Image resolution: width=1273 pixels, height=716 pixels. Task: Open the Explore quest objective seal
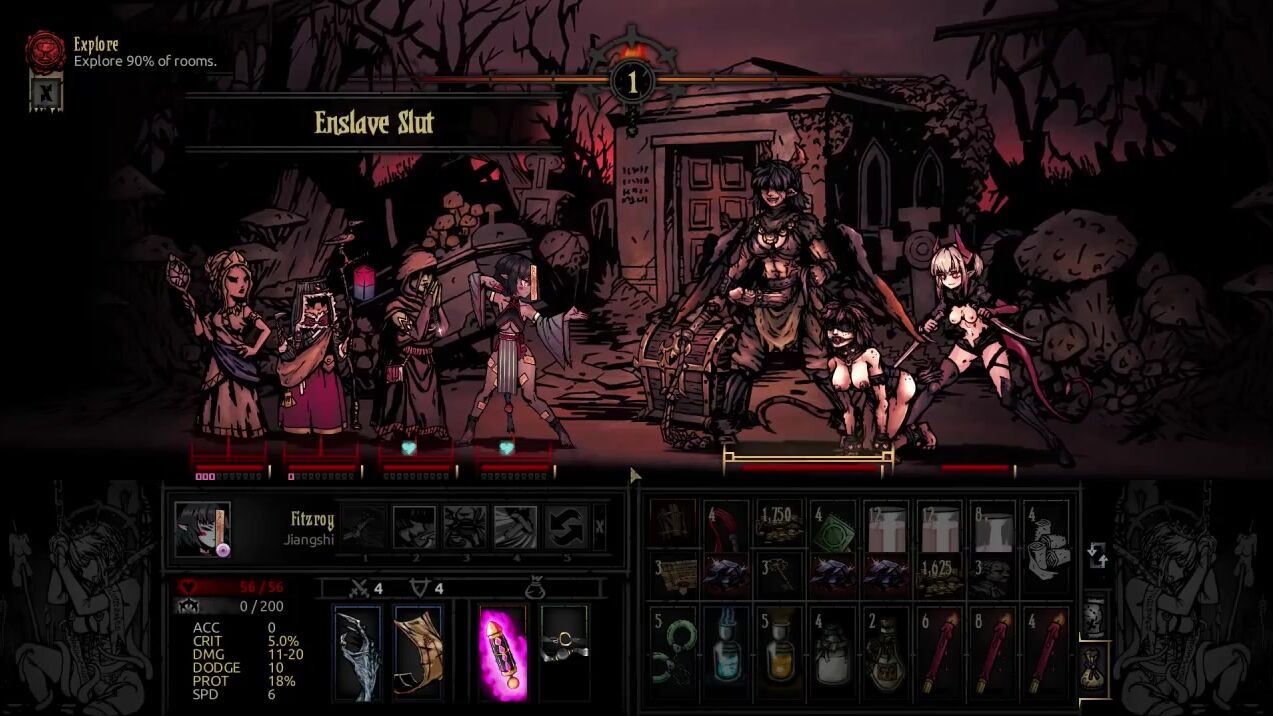[x=45, y=50]
